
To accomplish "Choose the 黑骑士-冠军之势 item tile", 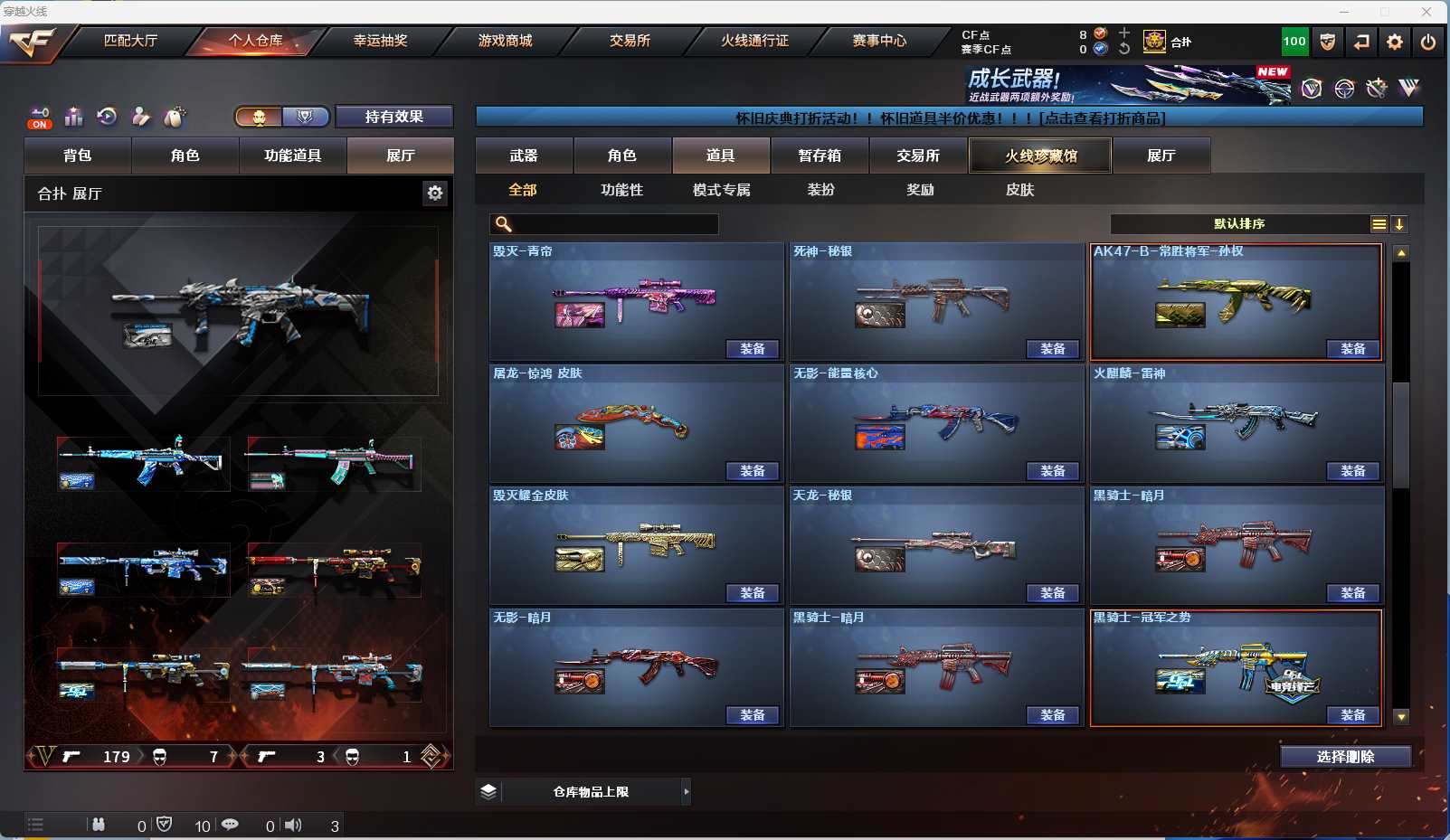I will point(1237,666).
